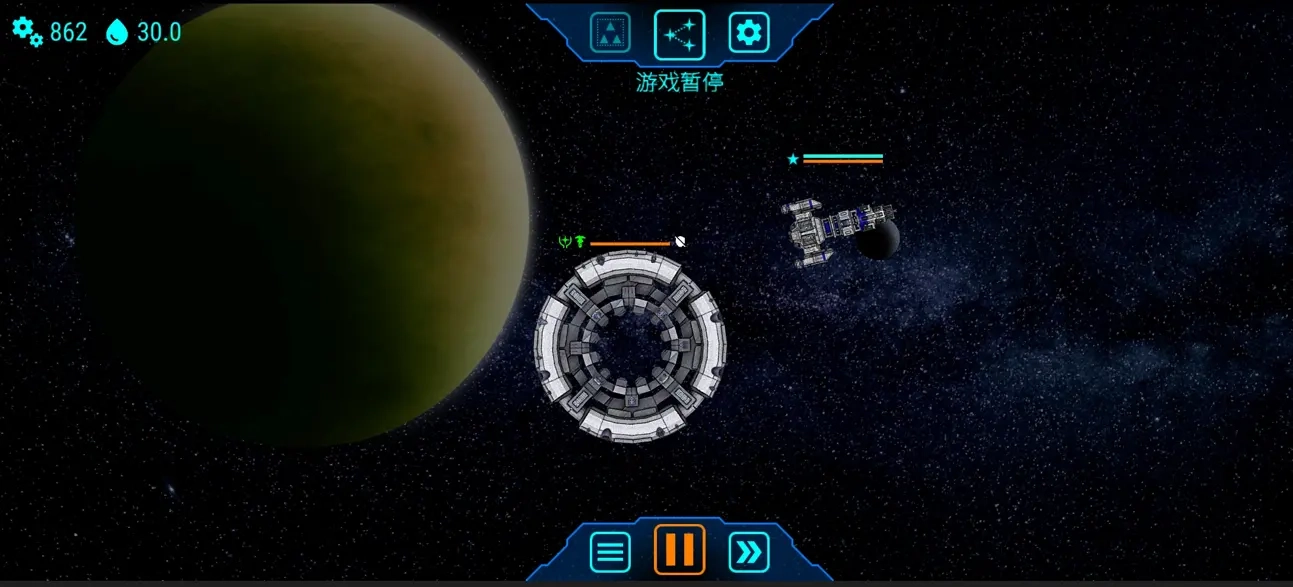Open the star map constellation button

pyautogui.click(x=680, y=34)
